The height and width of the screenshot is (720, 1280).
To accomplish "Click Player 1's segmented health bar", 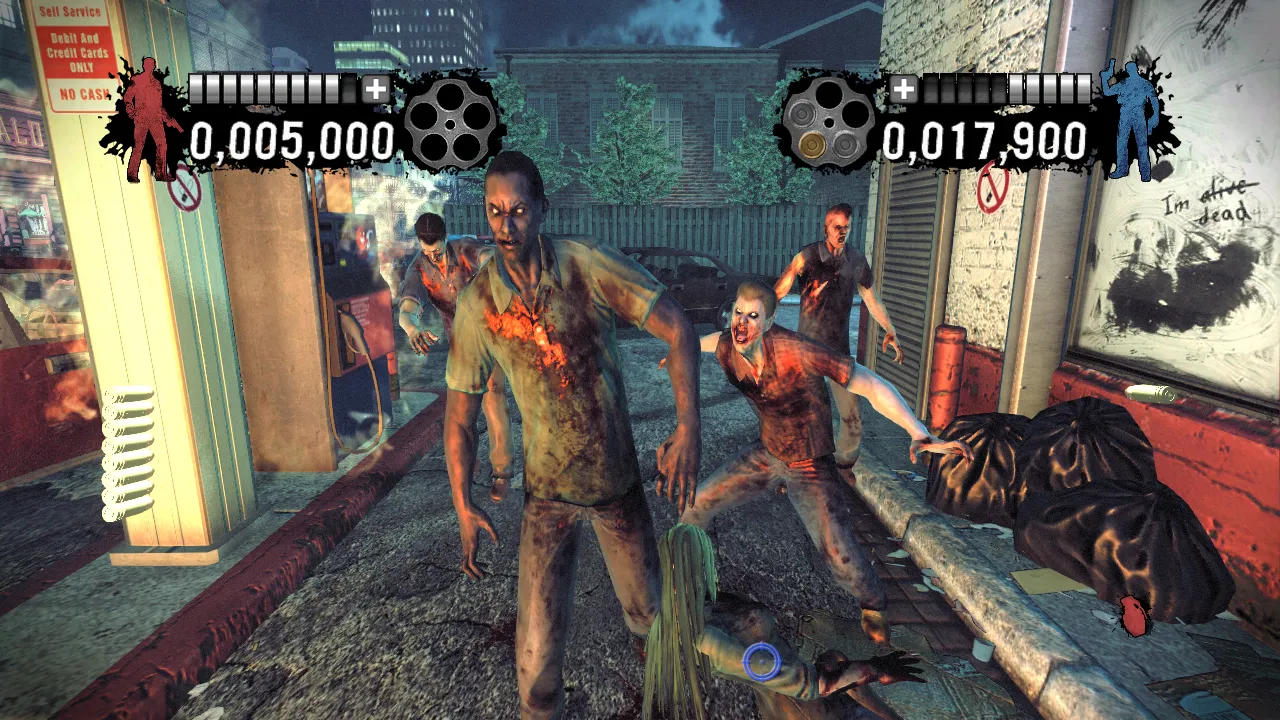I will click(x=268, y=88).
